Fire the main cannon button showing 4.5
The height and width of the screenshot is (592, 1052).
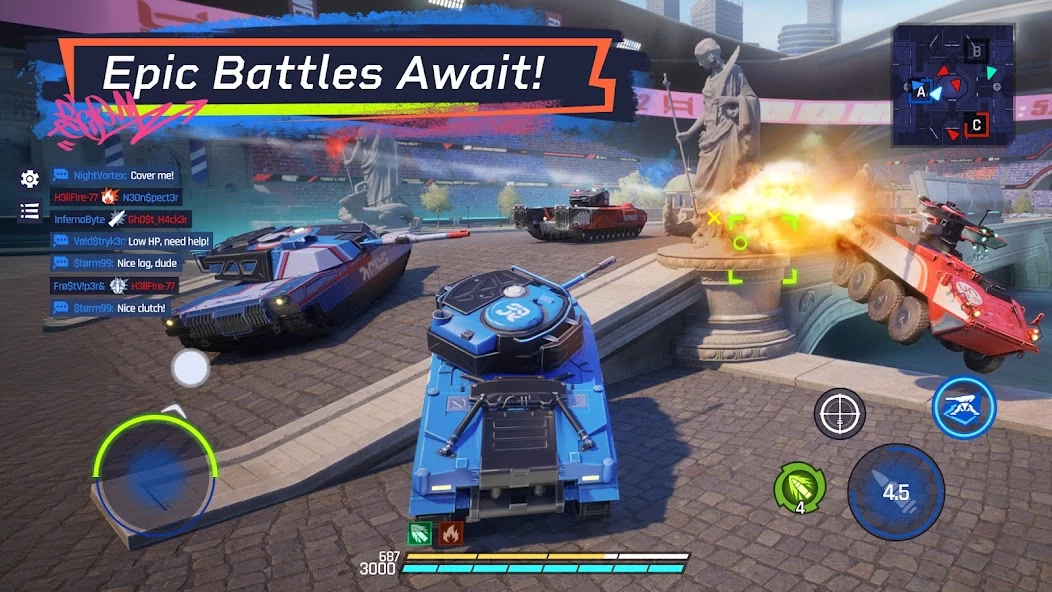click(895, 492)
